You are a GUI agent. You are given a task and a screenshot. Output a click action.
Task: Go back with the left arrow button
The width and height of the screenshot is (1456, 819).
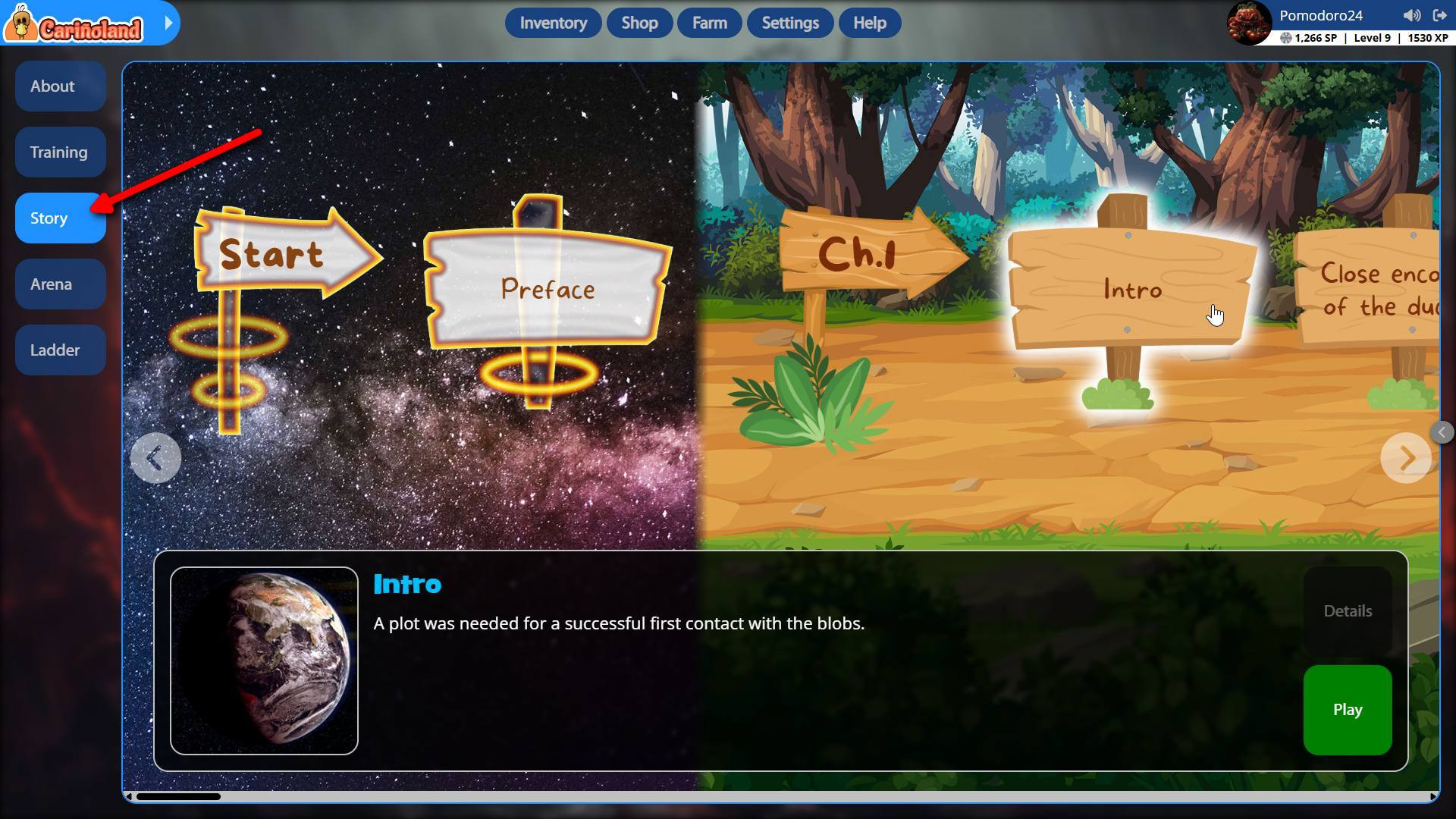point(155,458)
